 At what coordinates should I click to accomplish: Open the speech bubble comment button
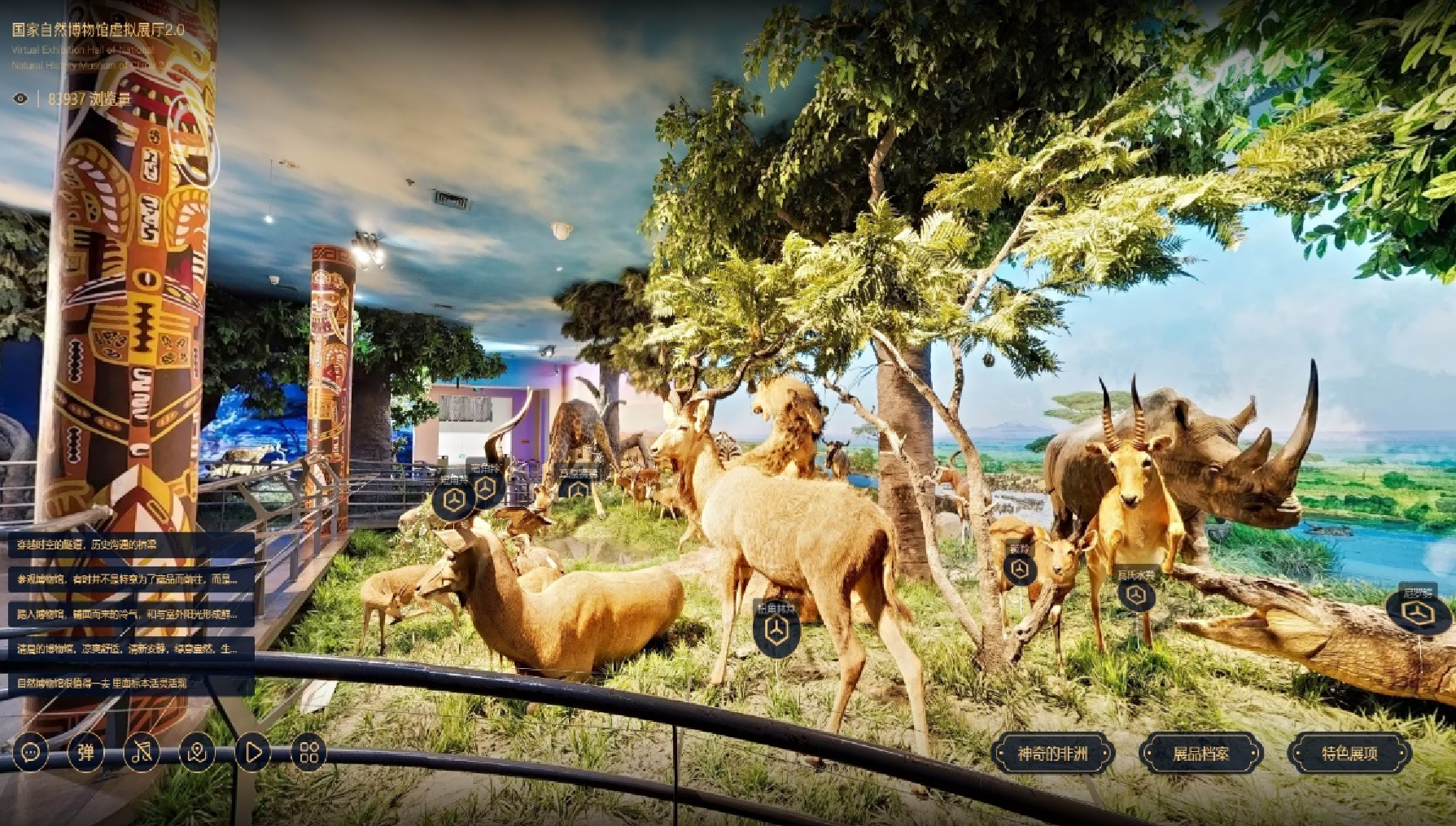click(30, 753)
